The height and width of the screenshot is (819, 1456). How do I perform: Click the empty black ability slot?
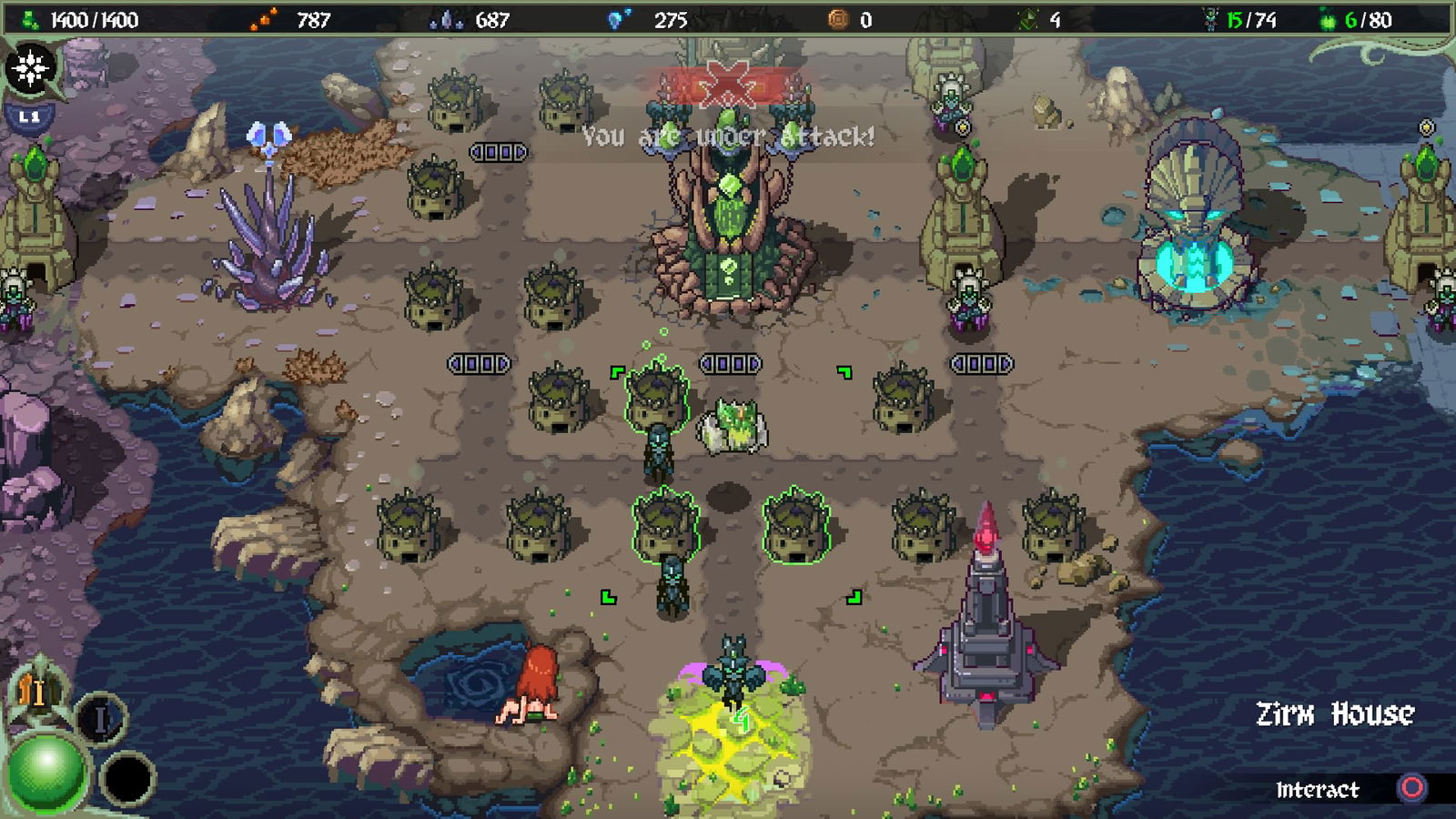point(127,780)
